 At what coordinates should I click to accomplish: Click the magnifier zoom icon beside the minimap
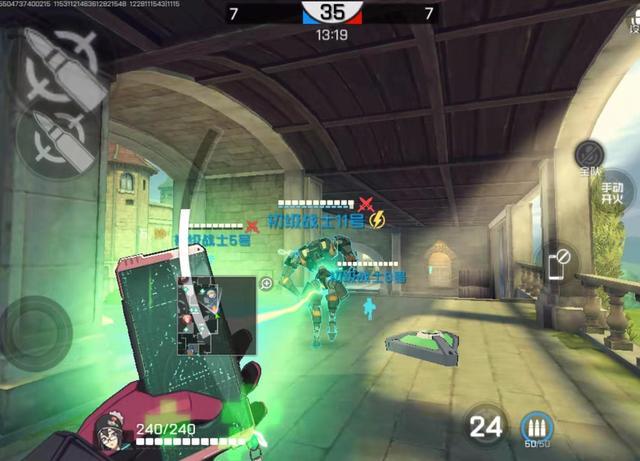[267, 284]
